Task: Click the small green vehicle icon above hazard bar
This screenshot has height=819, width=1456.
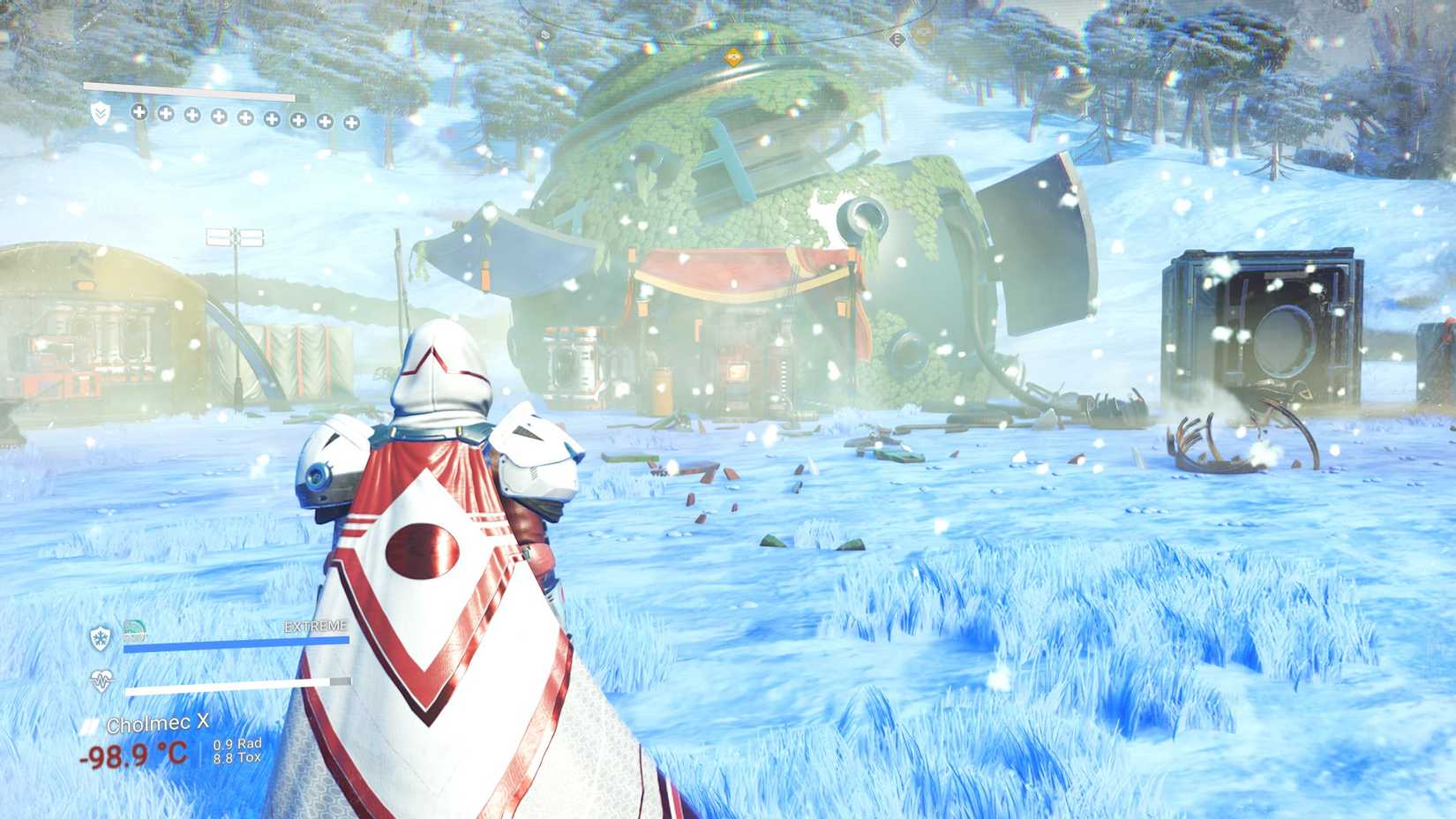Action: [x=134, y=628]
